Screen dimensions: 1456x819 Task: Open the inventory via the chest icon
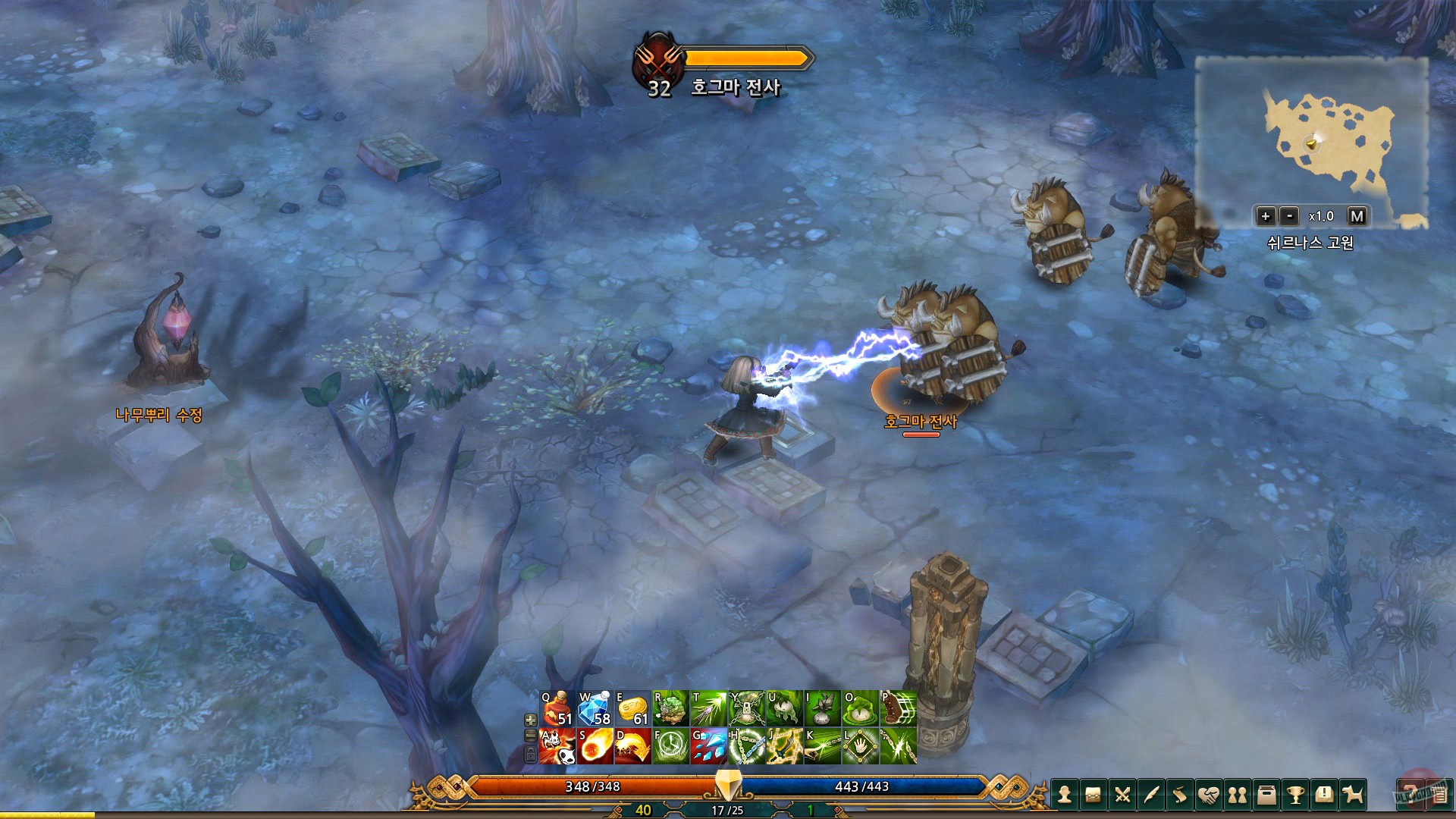1092,794
